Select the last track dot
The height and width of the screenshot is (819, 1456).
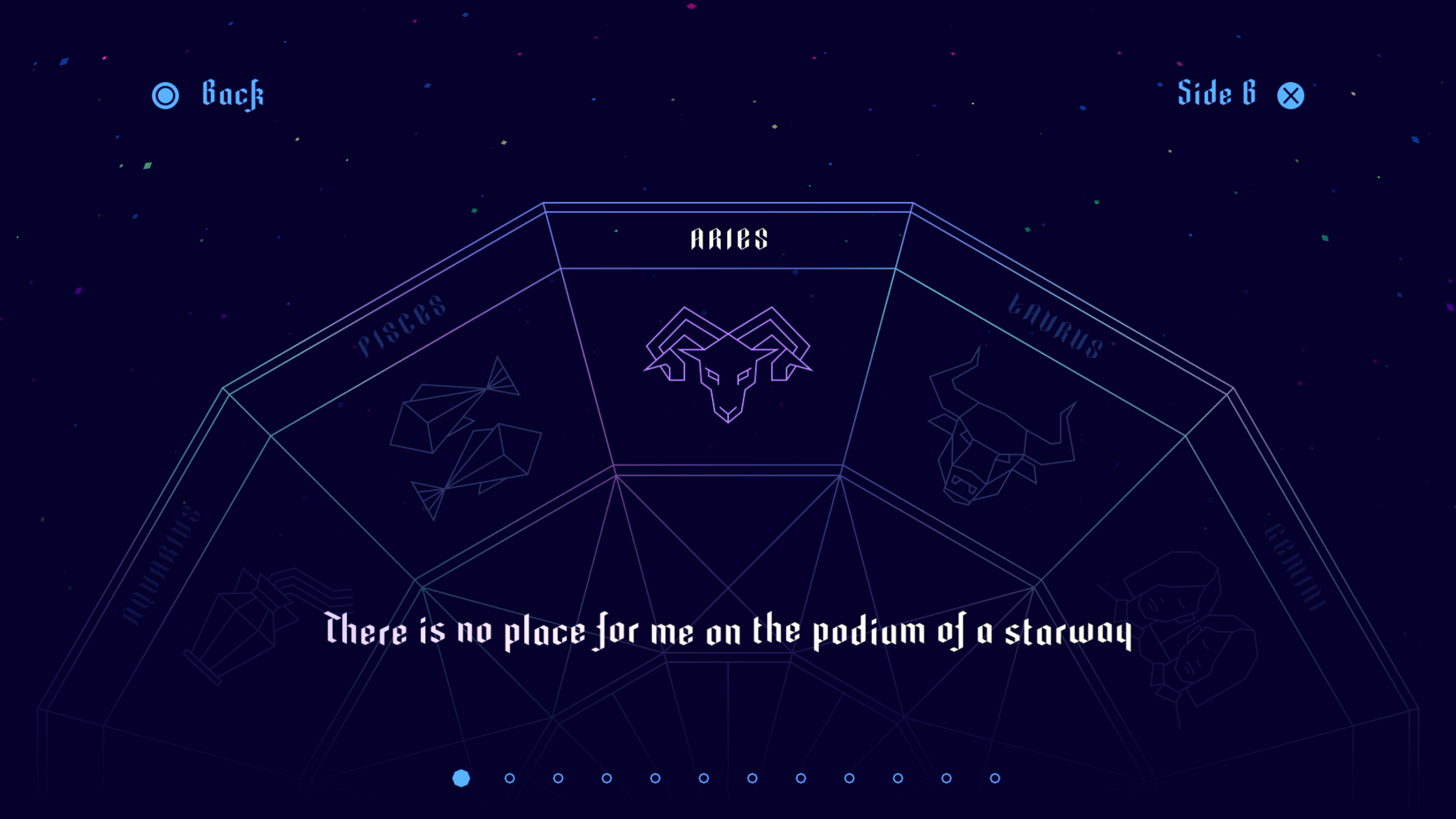993,778
